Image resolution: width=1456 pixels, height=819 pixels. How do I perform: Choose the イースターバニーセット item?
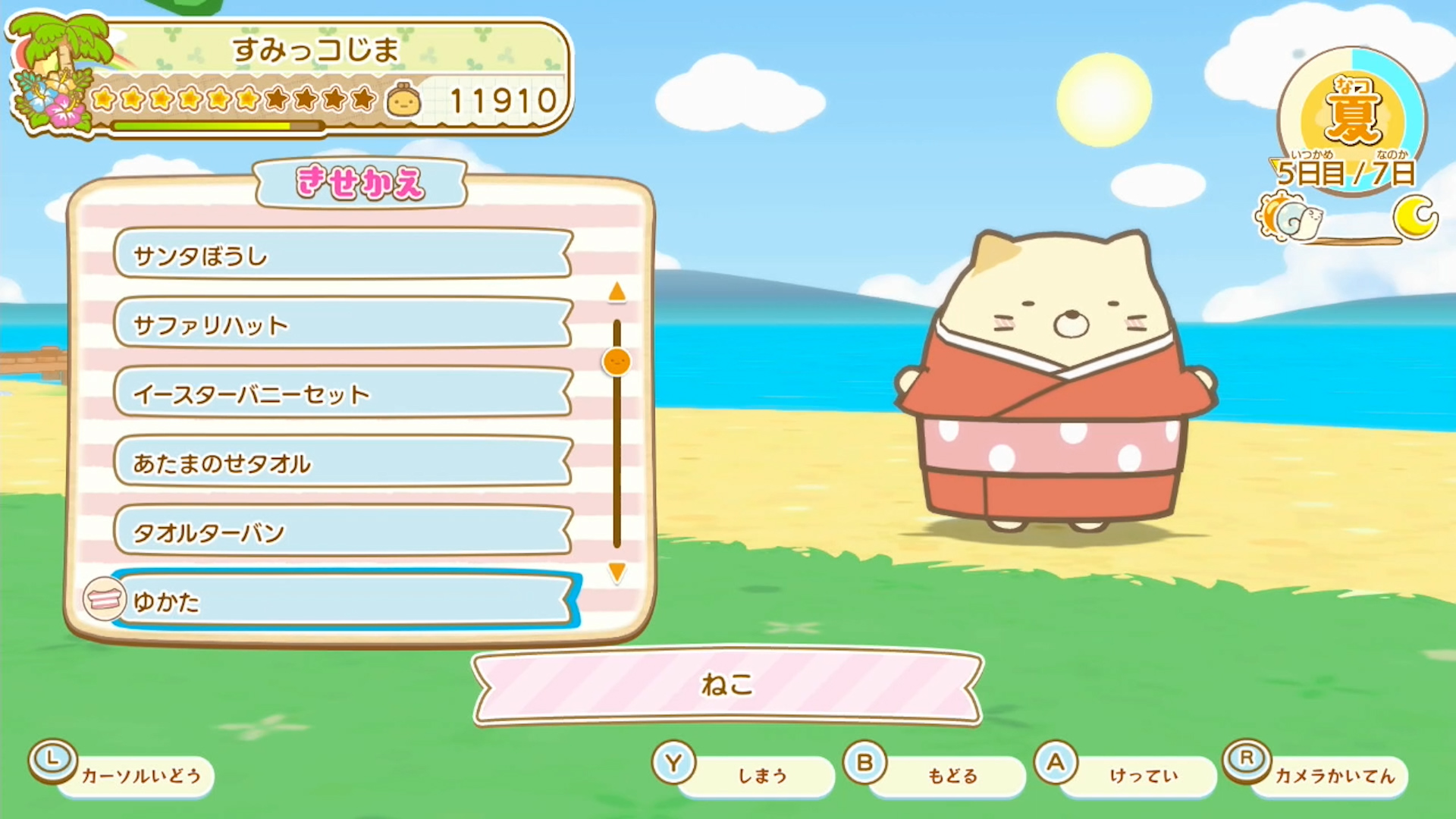point(341,394)
